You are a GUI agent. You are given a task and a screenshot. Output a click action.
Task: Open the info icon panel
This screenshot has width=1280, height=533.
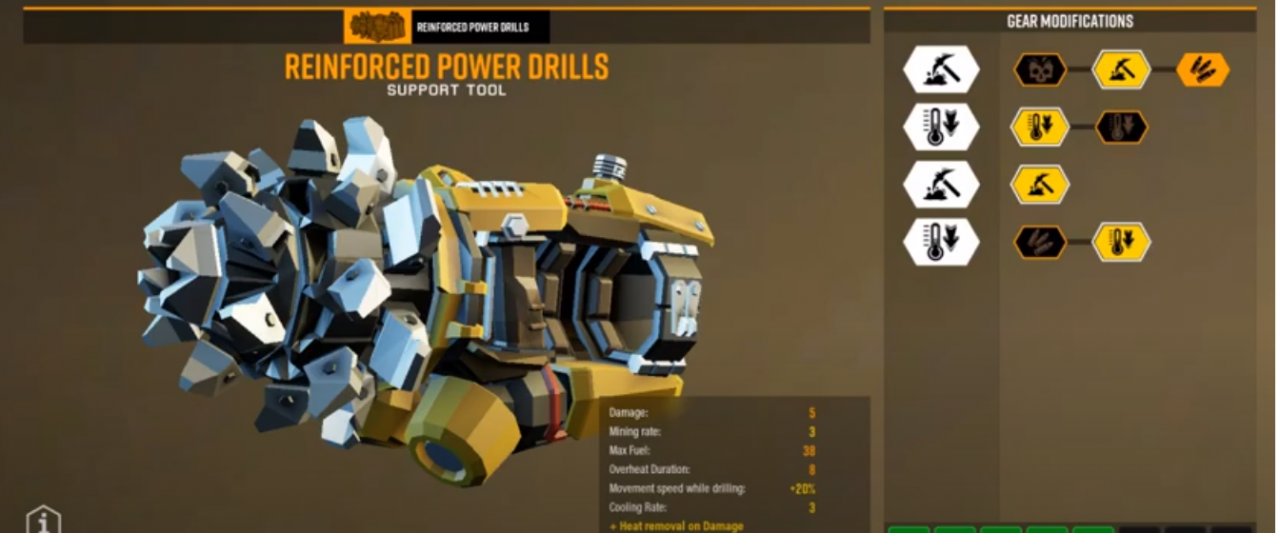pyautogui.click(x=43, y=520)
